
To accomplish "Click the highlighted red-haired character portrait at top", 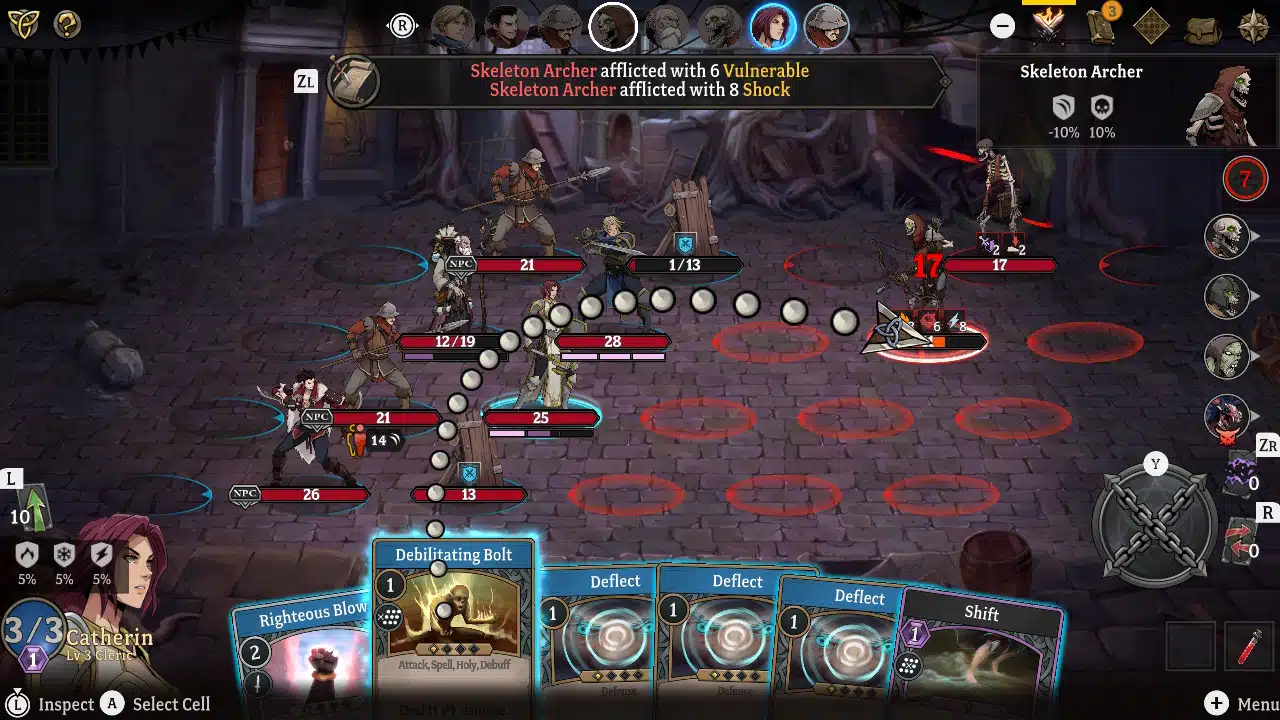I will [772, 26].
